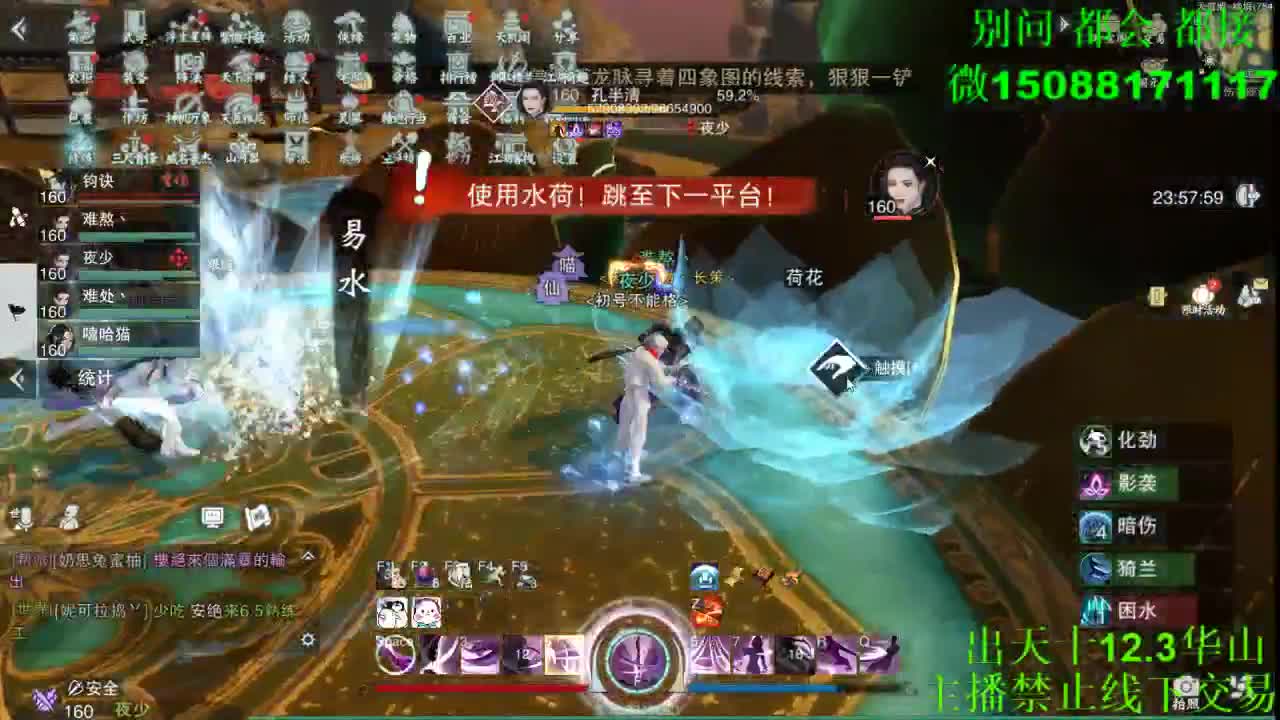
Task: Cast the F1 quick skill icon
Action: [x=392, y=574]
